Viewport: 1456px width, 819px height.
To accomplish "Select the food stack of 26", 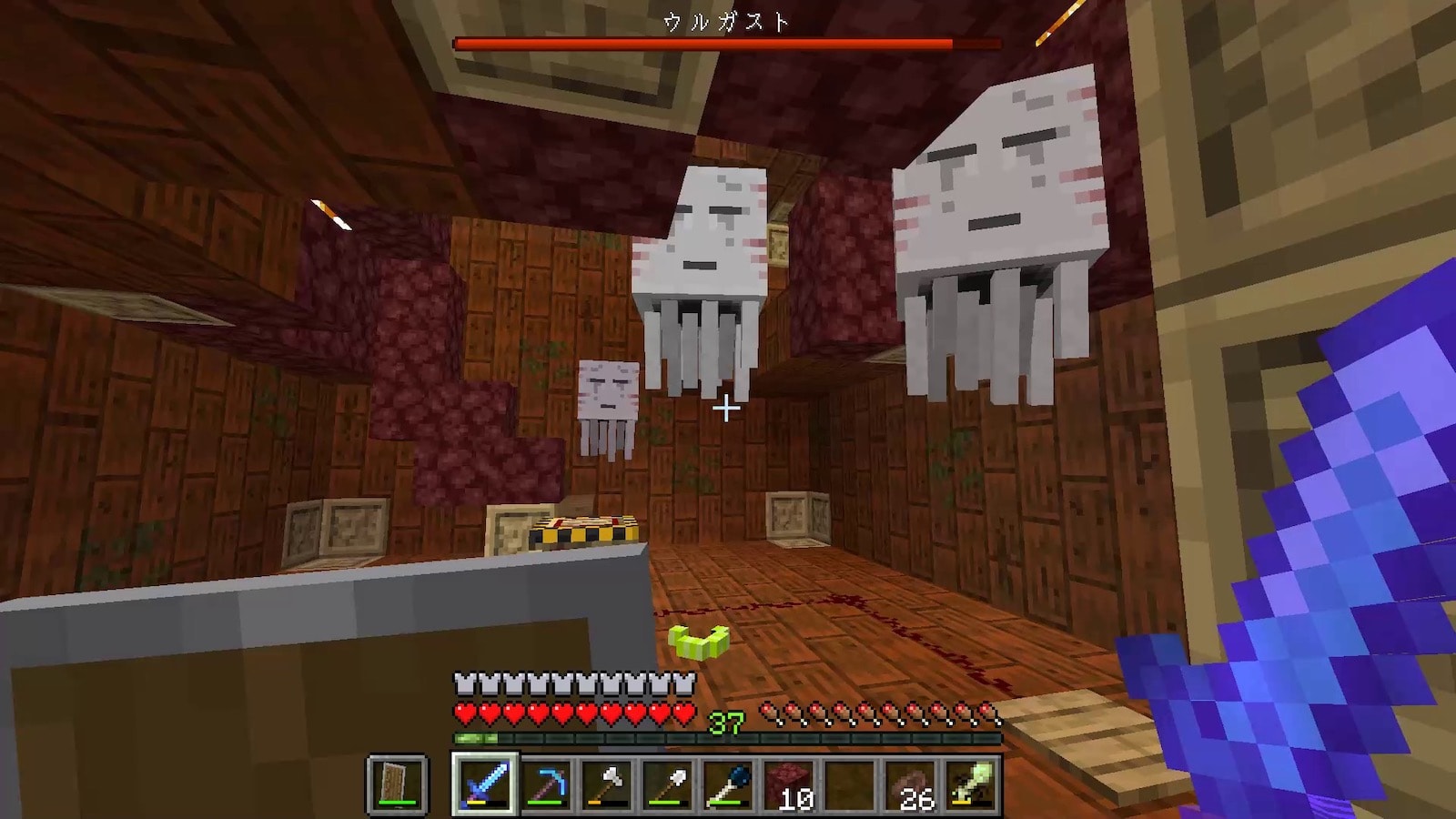I will coord(911,784).
